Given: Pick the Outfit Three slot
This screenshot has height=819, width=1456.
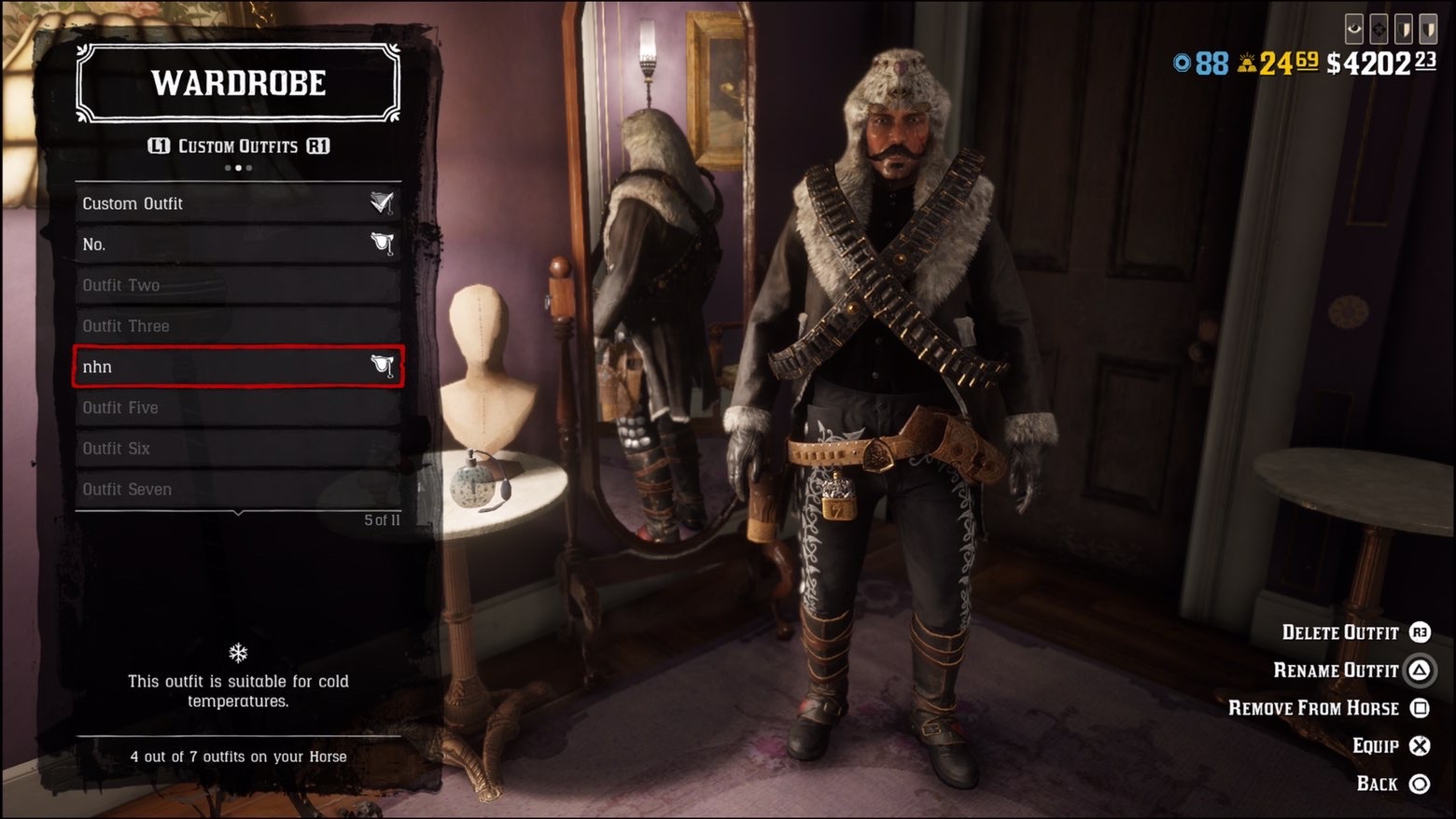Looking at the screenshot, I should pyautogui.click(x=238, y=326).
